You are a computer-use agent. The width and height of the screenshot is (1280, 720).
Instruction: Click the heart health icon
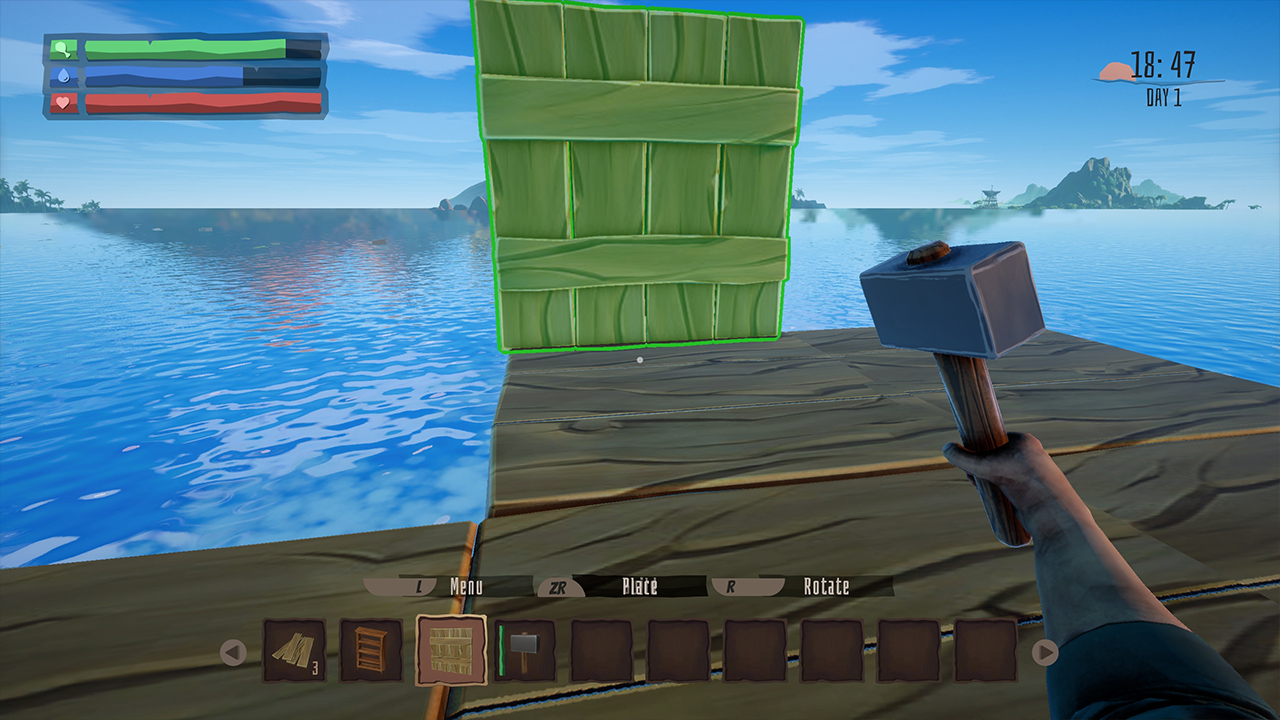tap(62, 101)
